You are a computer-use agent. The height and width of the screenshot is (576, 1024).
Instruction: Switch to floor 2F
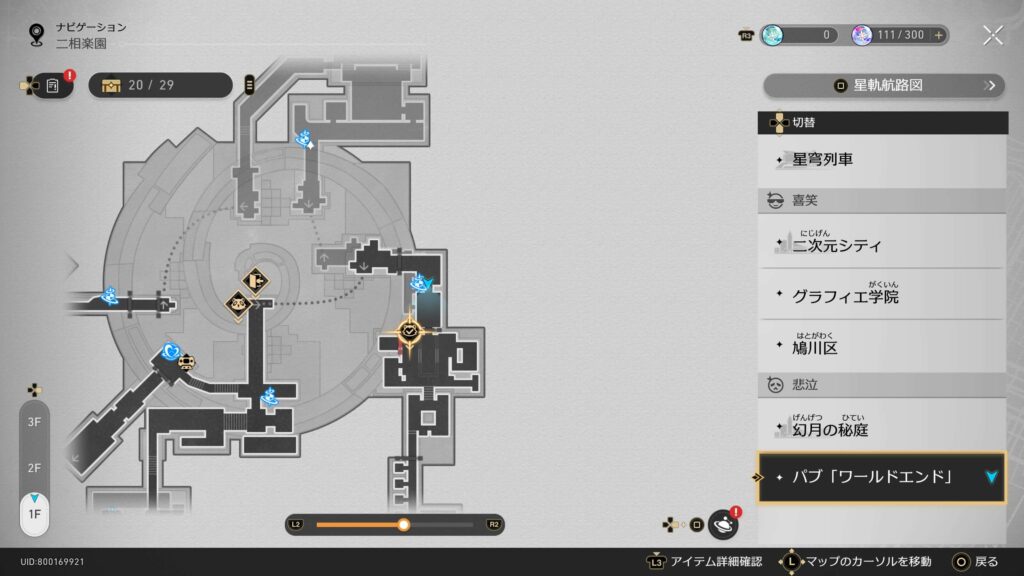pyautogui.click(x=34, y=468)
